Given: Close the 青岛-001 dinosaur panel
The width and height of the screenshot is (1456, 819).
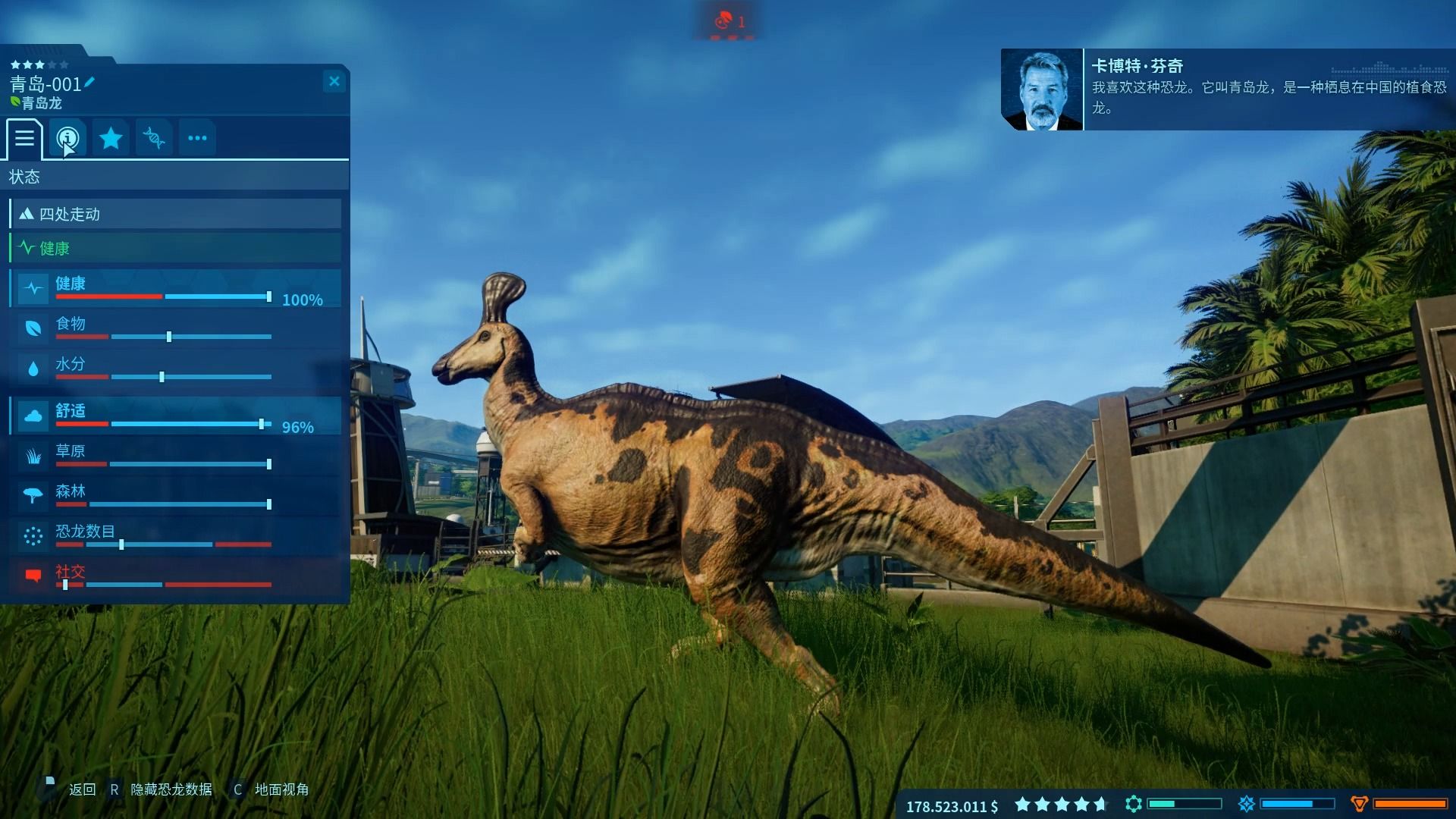Looking at the screenshot, I should (334, 81).
